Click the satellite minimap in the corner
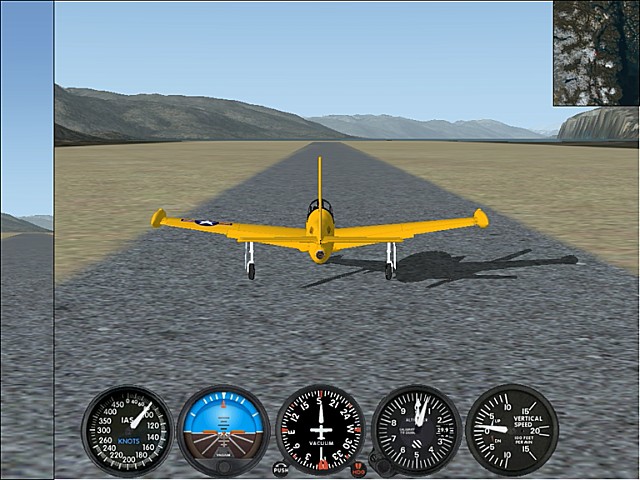640x480 pixels. [x=596, y=53]
